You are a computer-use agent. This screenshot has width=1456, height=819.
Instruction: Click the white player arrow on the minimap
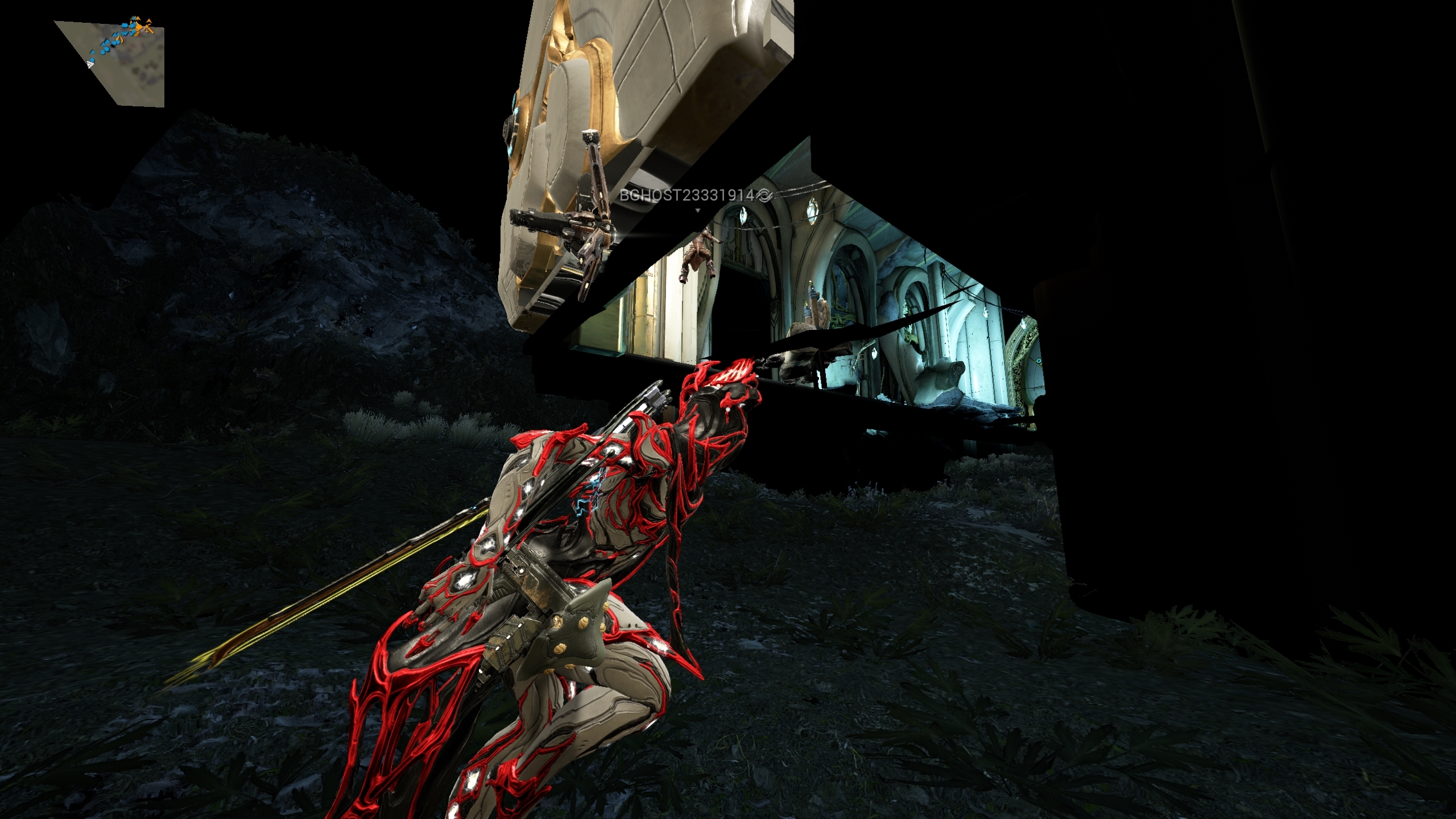[90, 65]
